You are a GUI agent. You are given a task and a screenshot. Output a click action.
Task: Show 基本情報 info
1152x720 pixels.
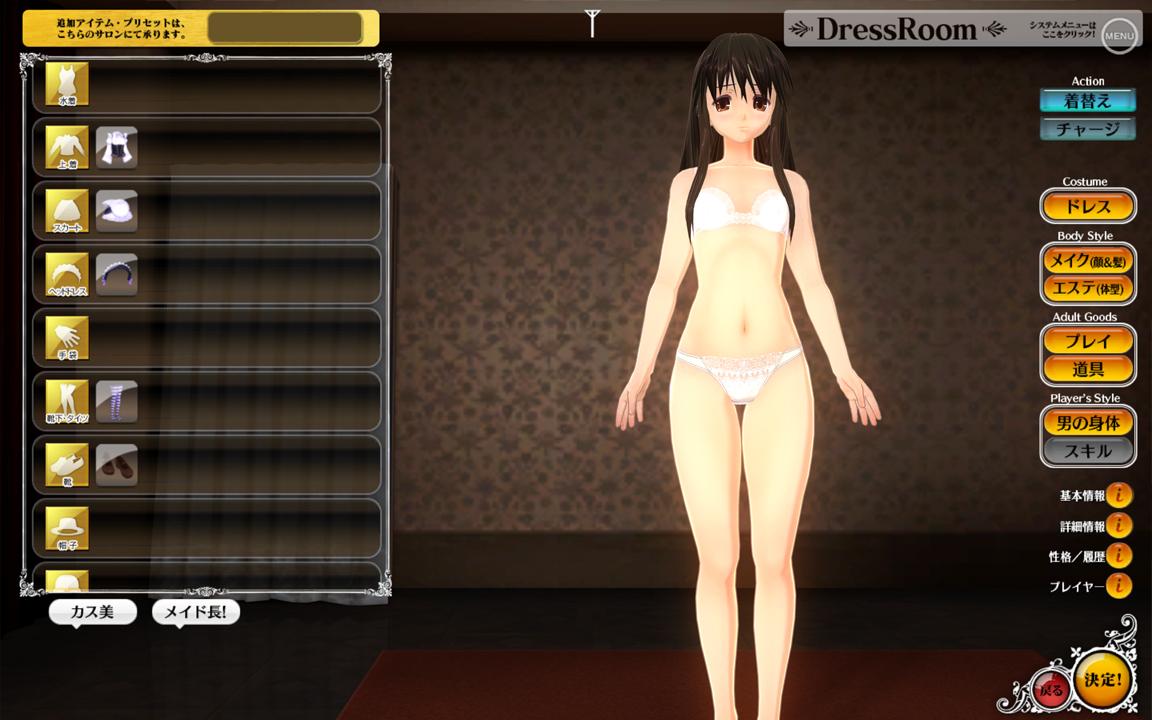click(x=1119, y=495)
